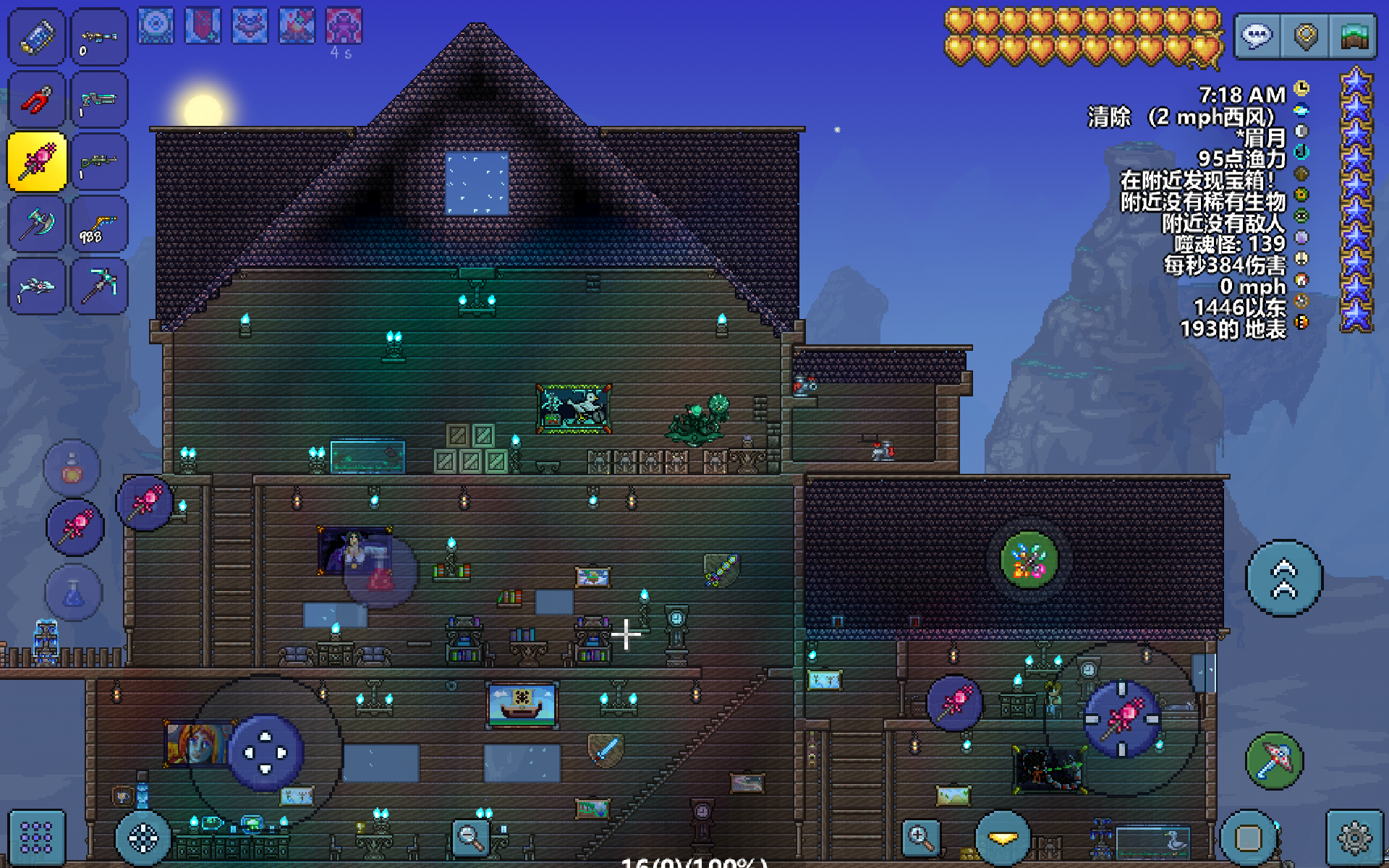
Task: Open the inventory grid button
Action: pos(36,838)
